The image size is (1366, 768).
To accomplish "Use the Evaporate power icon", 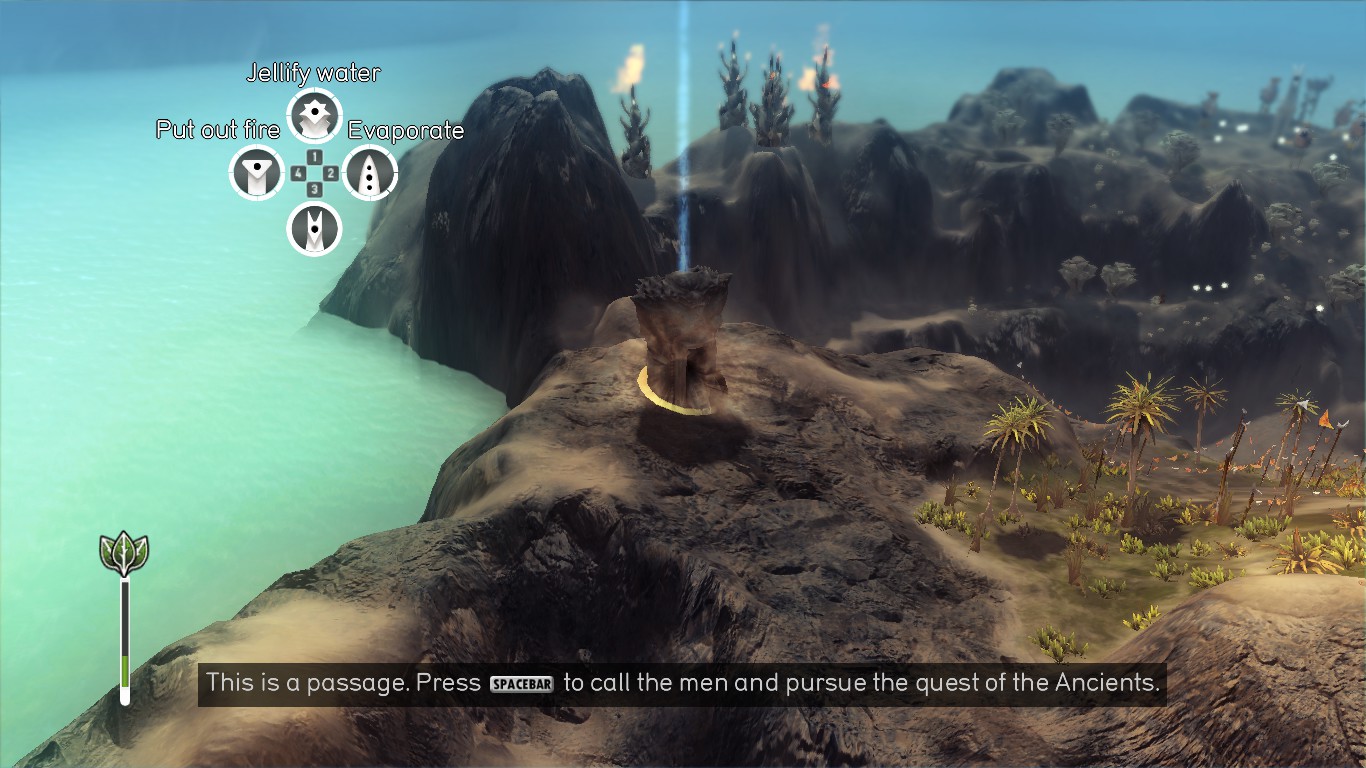I will tap(370, 173).
